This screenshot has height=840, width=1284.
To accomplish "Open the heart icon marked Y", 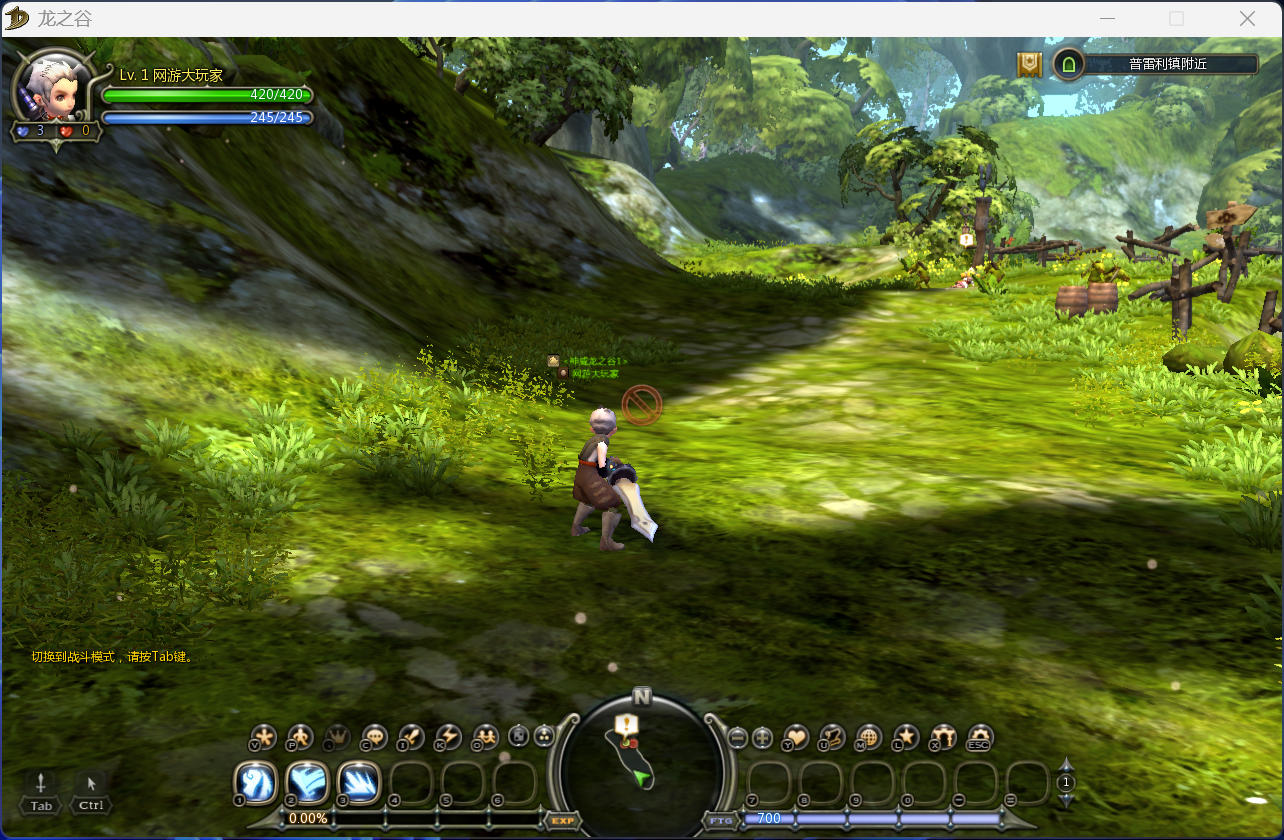I will [x=796, y=737].
